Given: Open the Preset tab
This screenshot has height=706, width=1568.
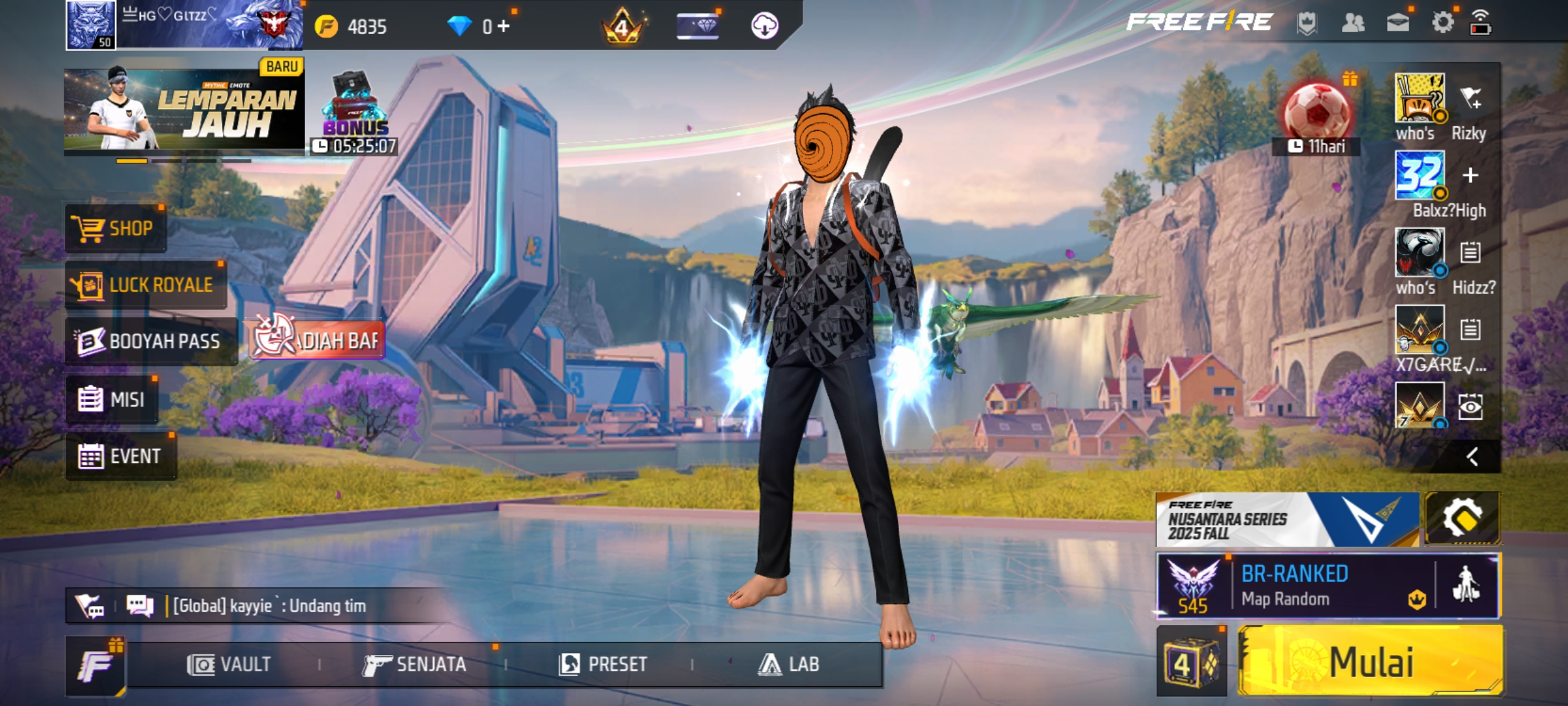Looking at the screenshot, I should click(603, 665).
